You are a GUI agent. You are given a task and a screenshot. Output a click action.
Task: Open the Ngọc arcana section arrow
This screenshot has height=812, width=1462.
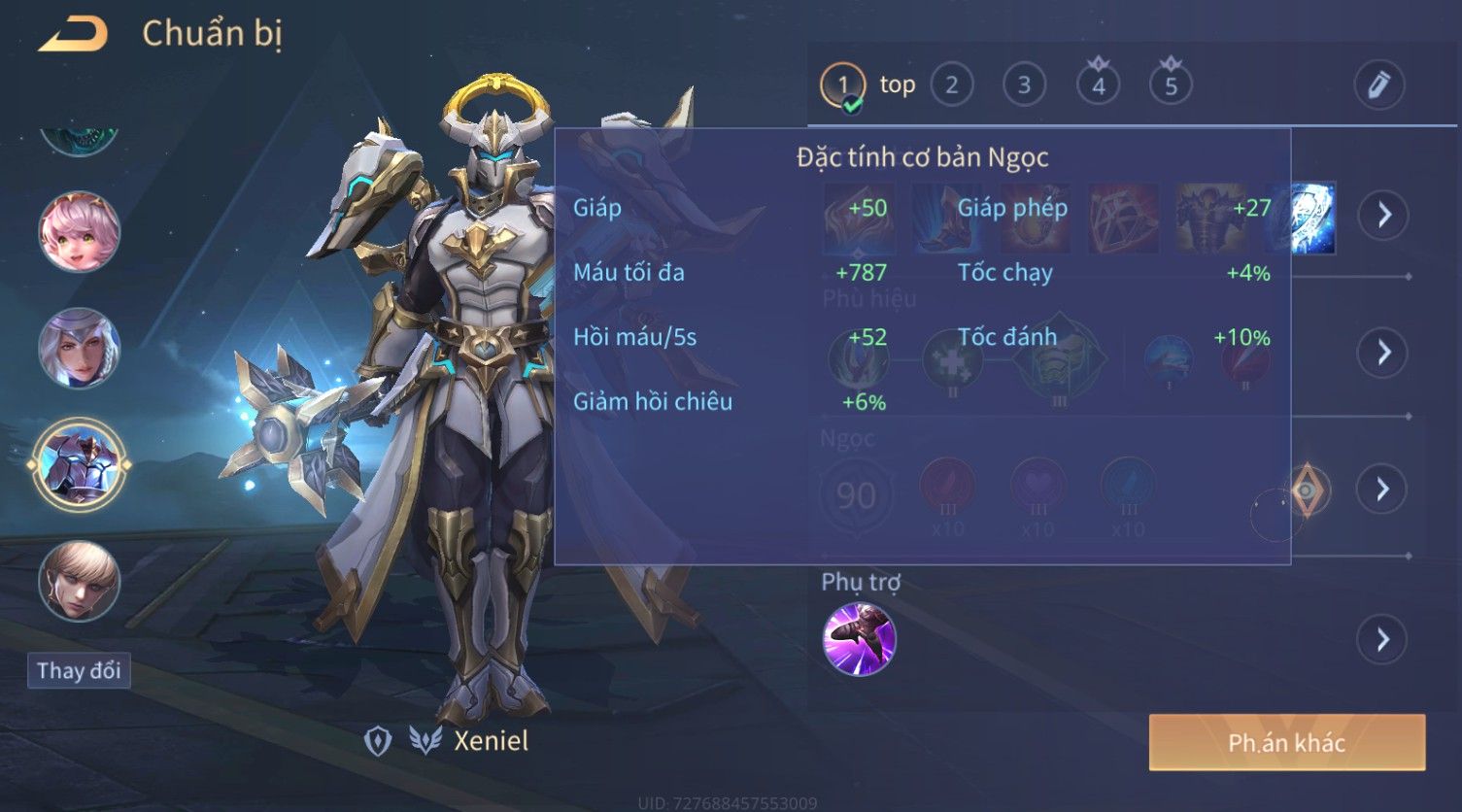[x=1383, y=489]
